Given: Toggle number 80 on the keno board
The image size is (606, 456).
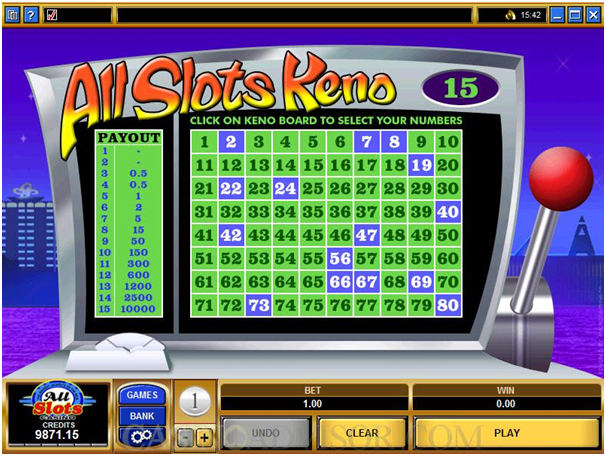Looking at the screenshot, I should point(448,305).
